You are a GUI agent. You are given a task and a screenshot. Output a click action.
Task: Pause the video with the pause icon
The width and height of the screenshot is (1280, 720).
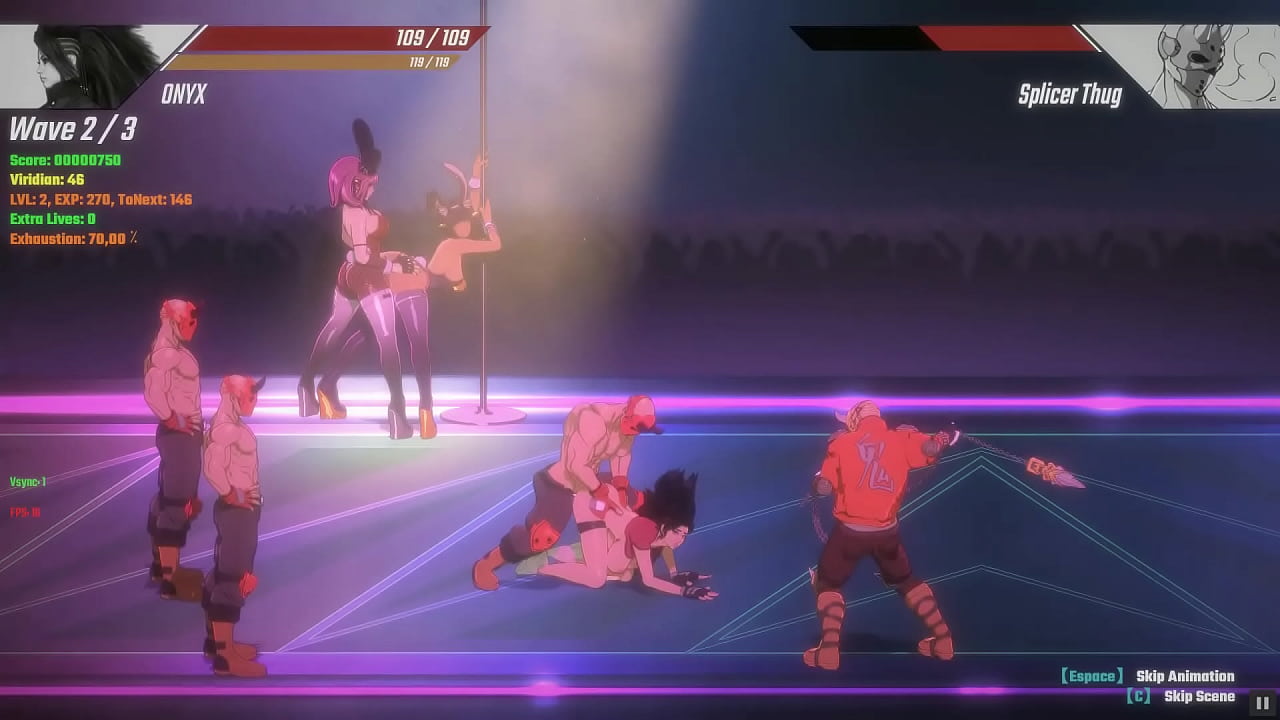tap(1261, 702)
